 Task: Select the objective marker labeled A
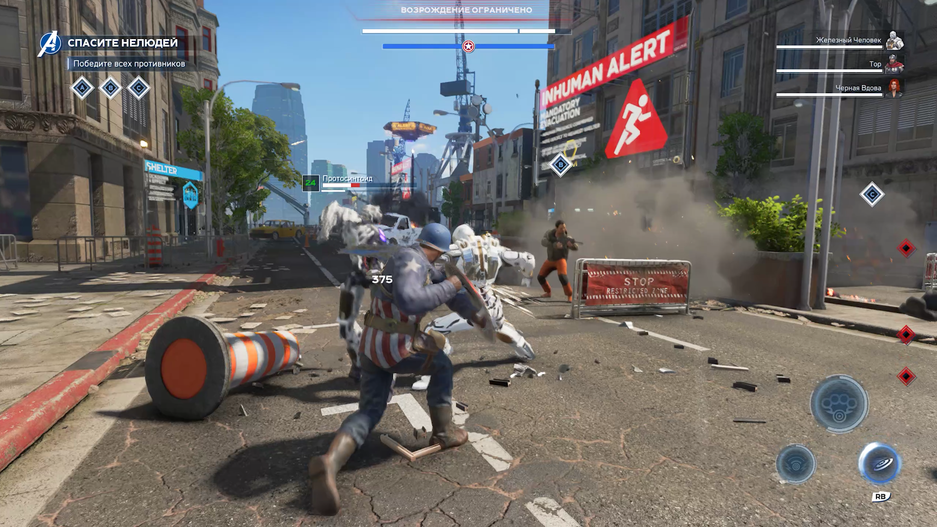[82, 88]
